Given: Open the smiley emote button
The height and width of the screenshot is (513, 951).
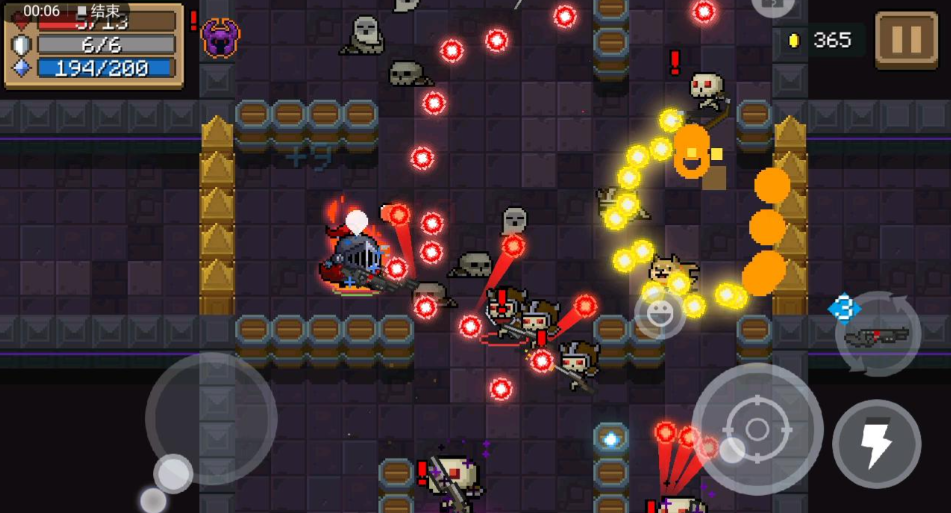Looking at the screenshot, I should tap(659, 313).
